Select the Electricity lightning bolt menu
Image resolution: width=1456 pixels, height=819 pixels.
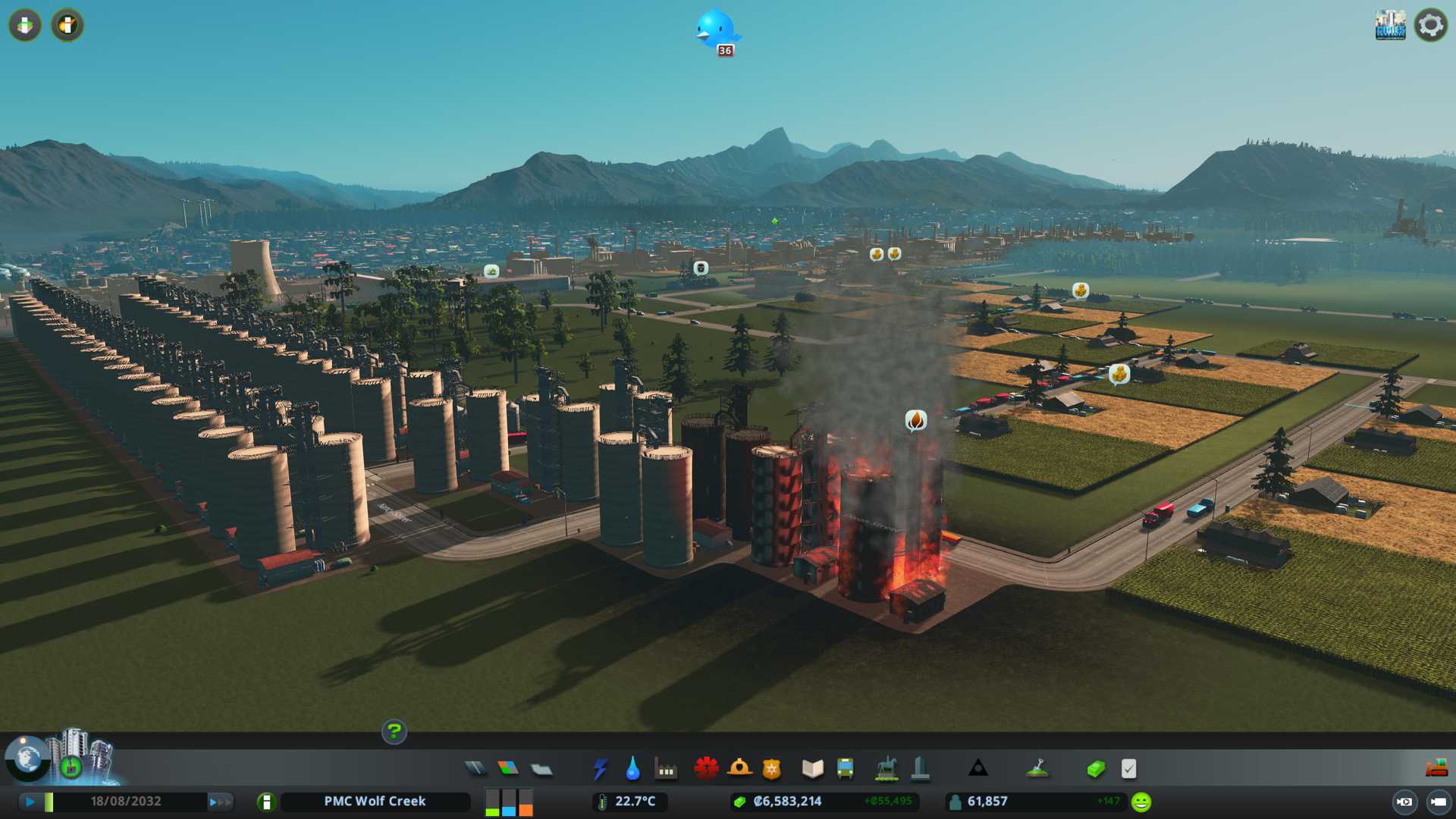click(600, 769)
